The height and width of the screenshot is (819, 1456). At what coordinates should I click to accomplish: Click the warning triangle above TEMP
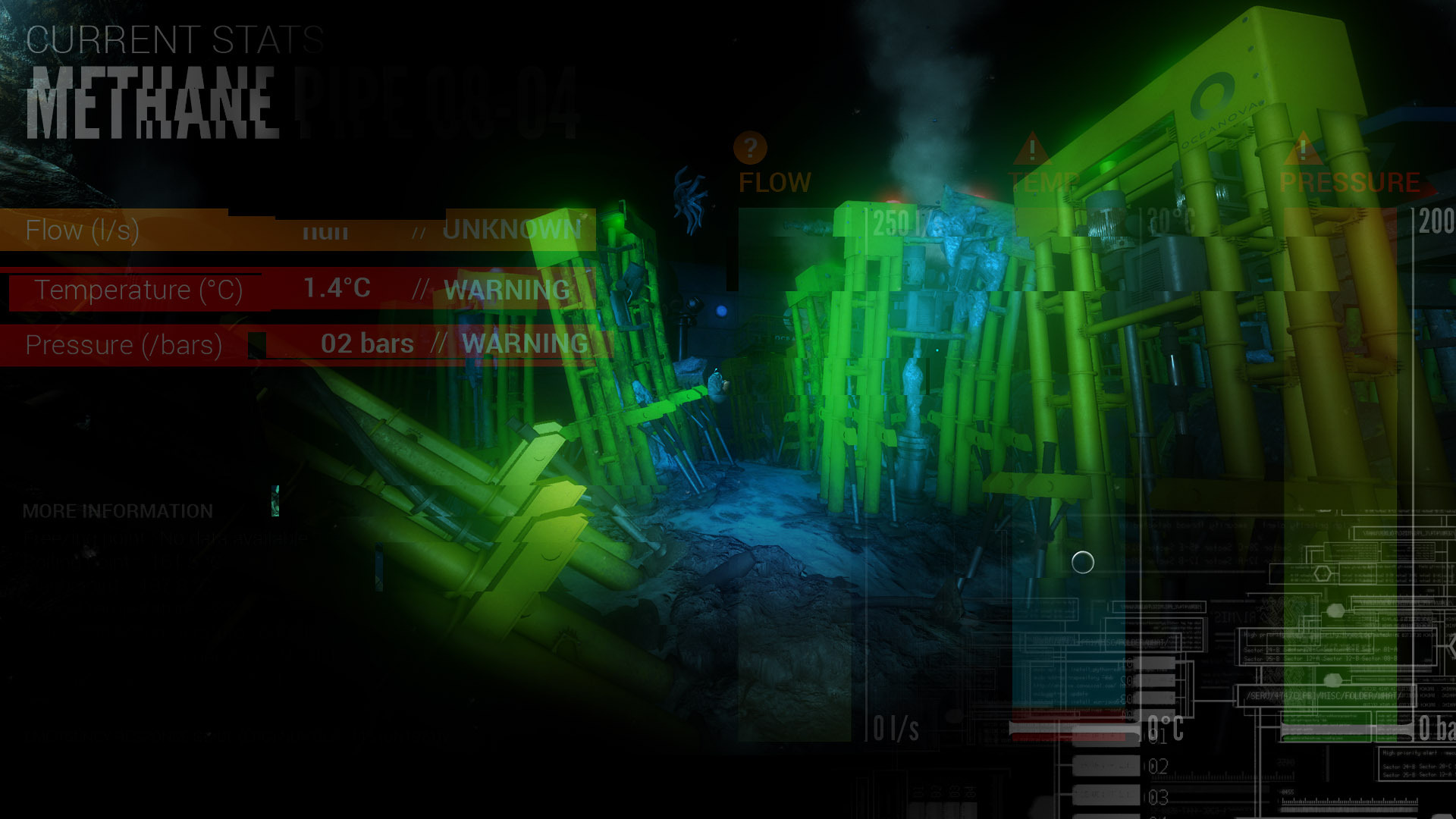pyautogui.click(x=1031, y=149)
